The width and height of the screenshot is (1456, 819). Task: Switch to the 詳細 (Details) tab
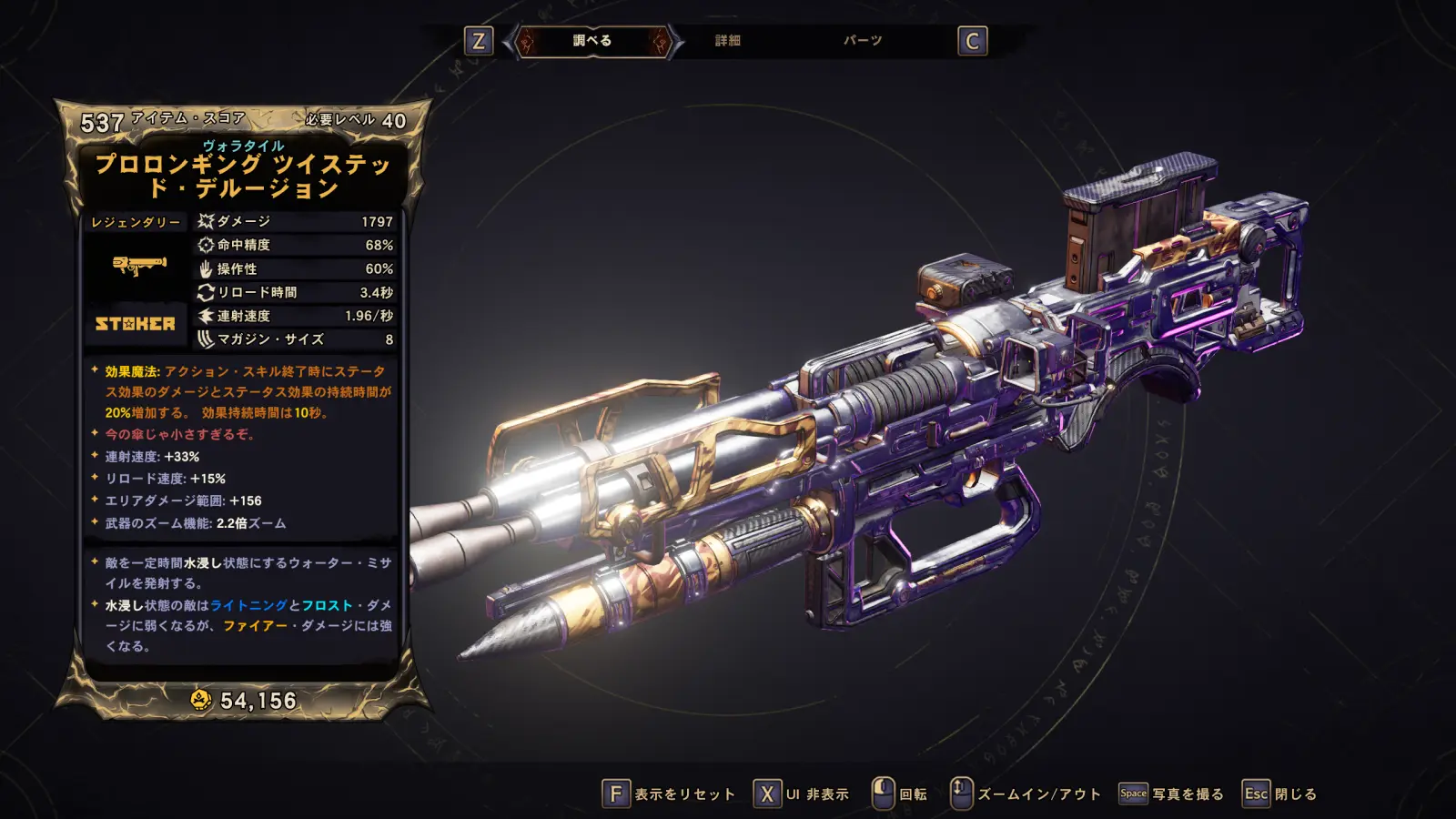[728, 41]
